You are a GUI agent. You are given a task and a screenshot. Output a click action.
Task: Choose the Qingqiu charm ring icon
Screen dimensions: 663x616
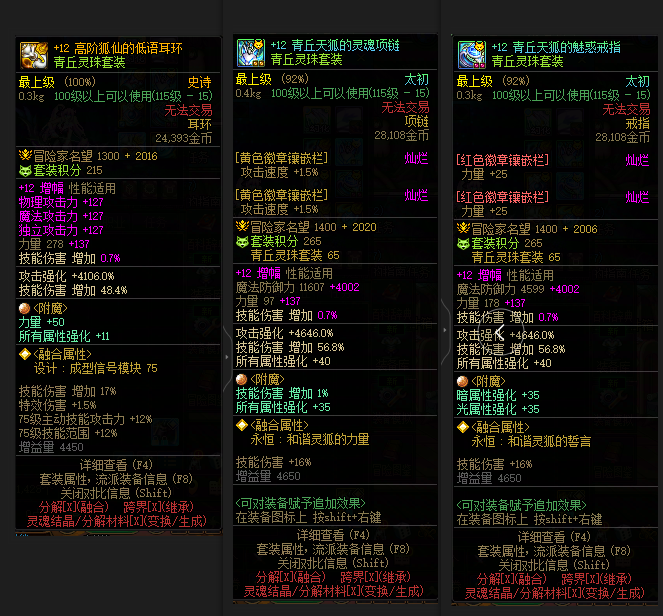(471, 53)
